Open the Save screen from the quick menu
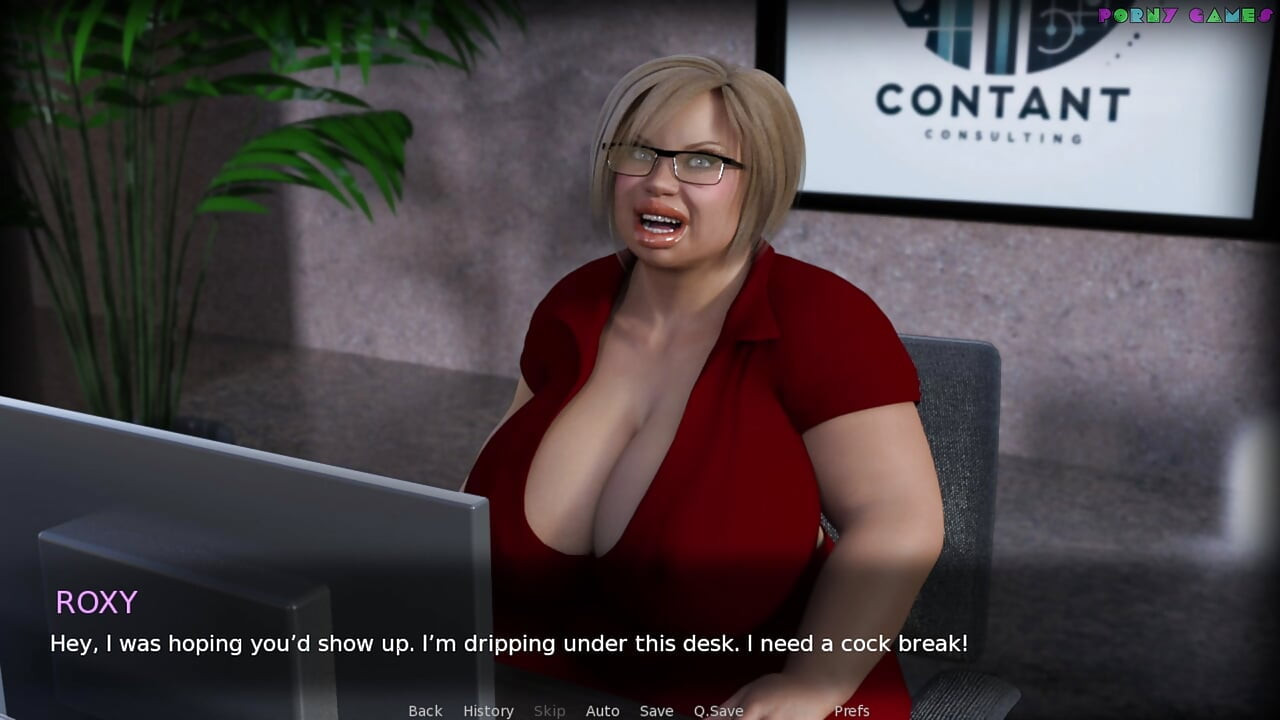 656,710
